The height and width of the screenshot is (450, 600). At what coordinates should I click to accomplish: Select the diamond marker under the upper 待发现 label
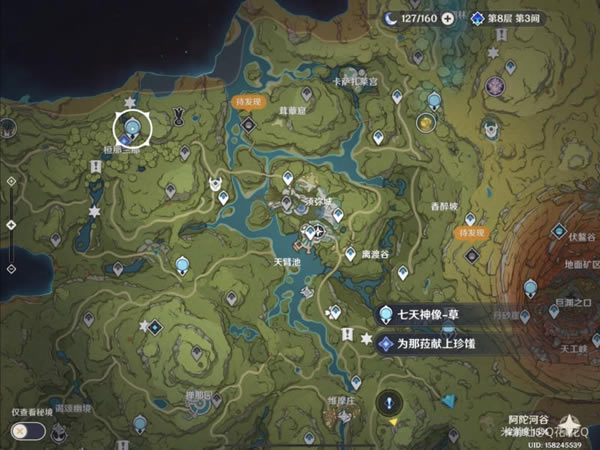tap(246, 123)
